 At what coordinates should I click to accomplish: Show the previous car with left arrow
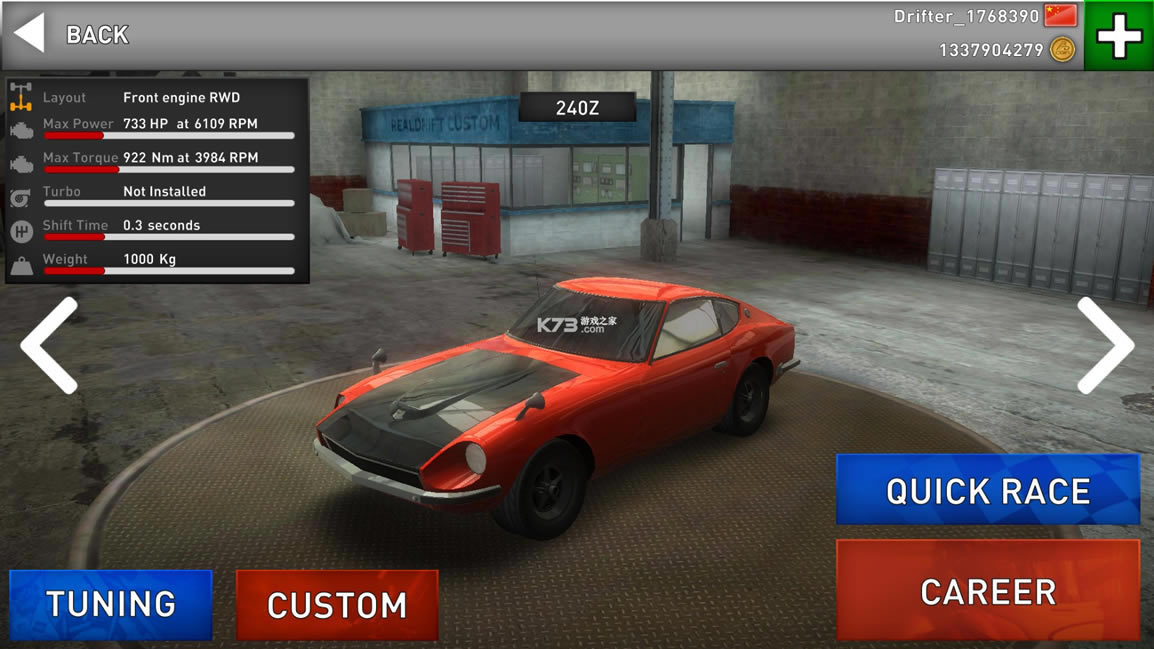(50, 345)
